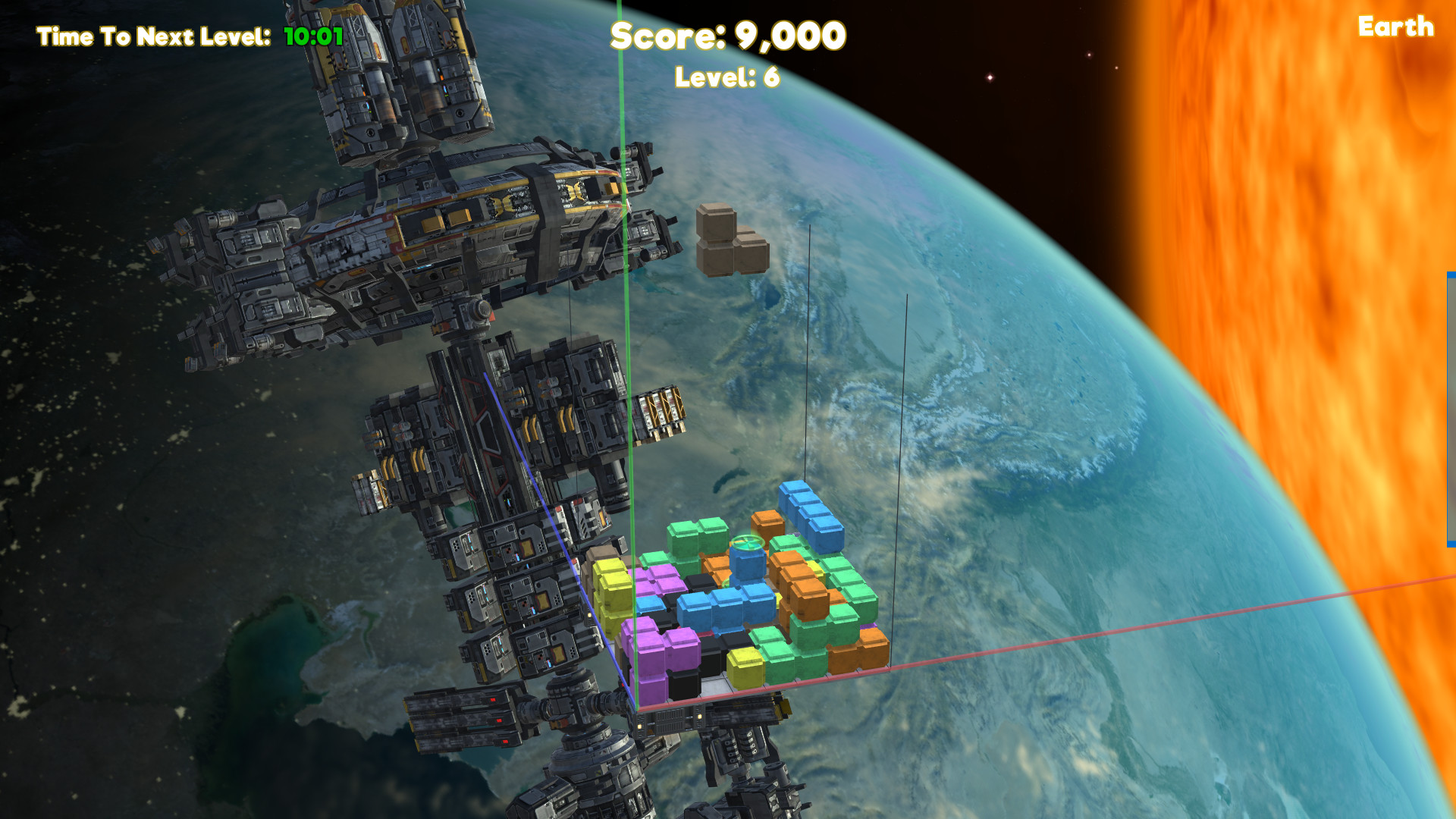
Task: Click the Level: 6 indicator
Action: coord(726,76)
